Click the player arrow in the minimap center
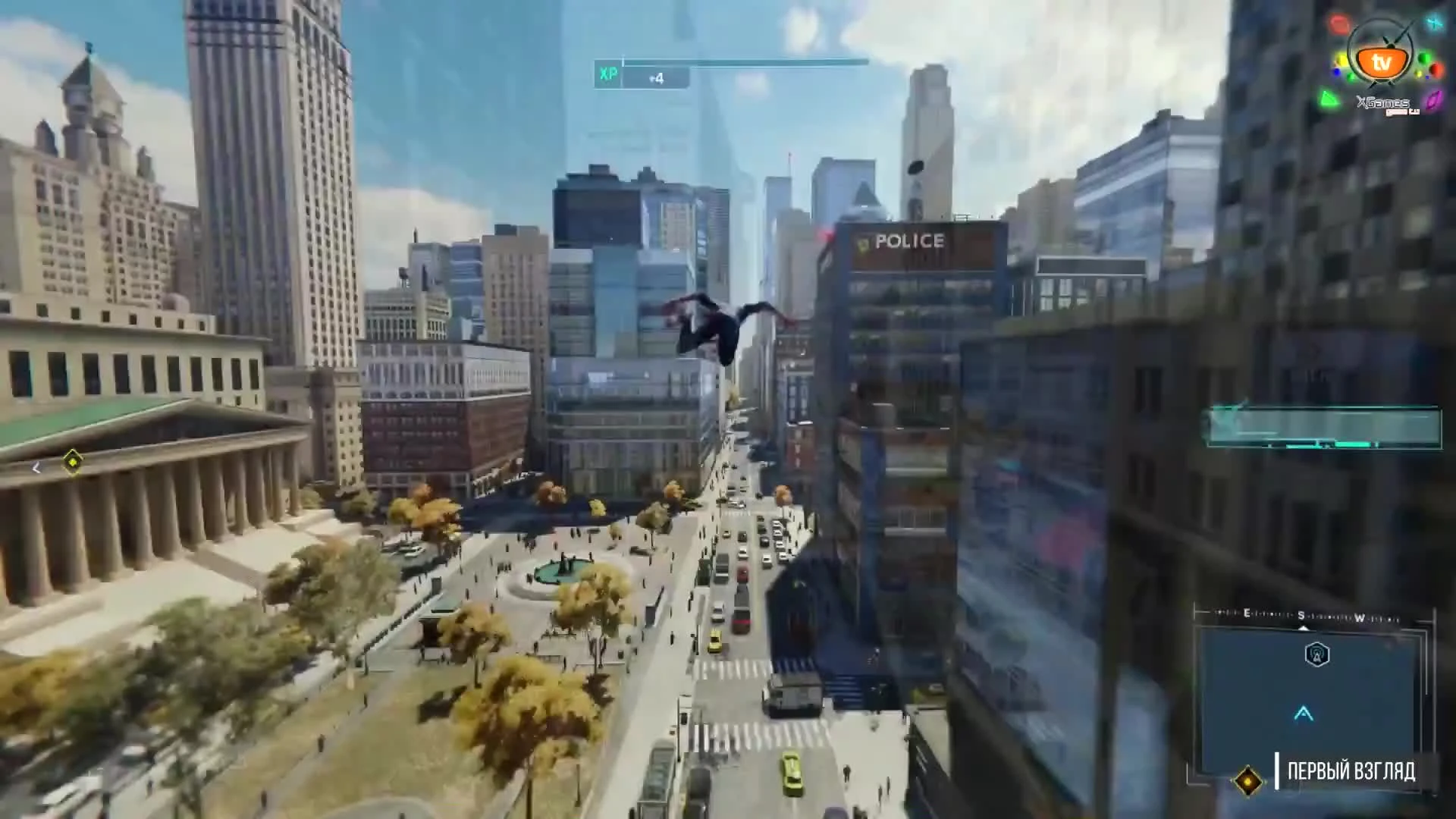 [1304, 714]
